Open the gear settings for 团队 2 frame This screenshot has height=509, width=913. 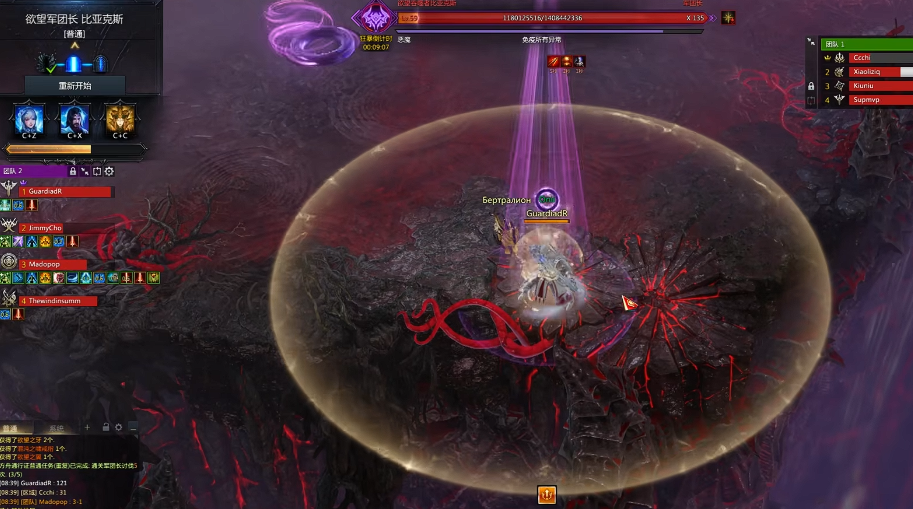click(x=109, y=172)
